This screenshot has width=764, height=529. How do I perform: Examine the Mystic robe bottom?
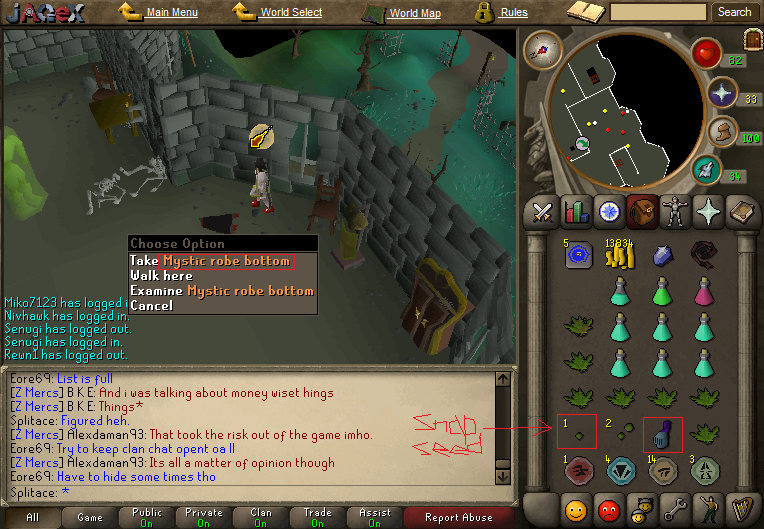coord(221,291)
